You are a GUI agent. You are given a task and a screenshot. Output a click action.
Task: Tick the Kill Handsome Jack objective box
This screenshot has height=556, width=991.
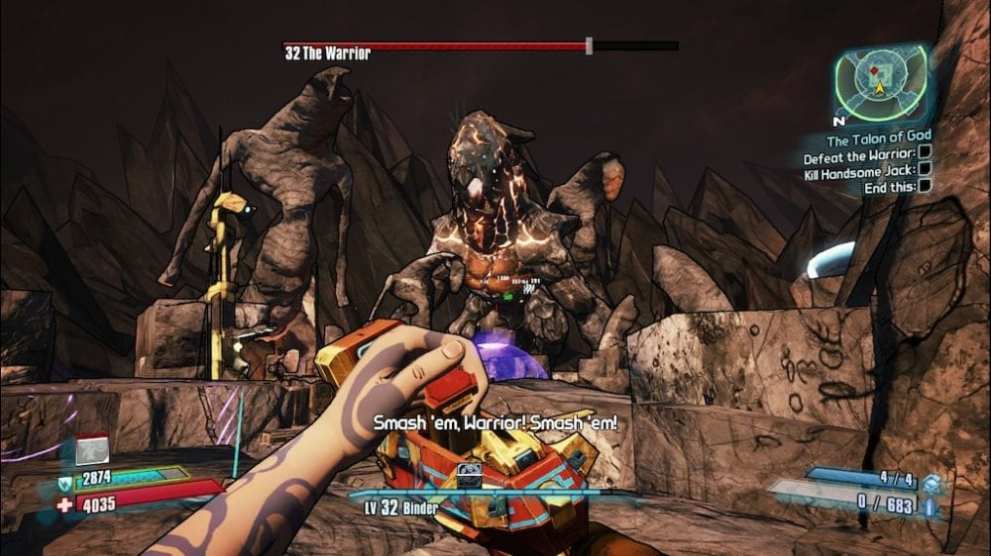coord(925,169)
